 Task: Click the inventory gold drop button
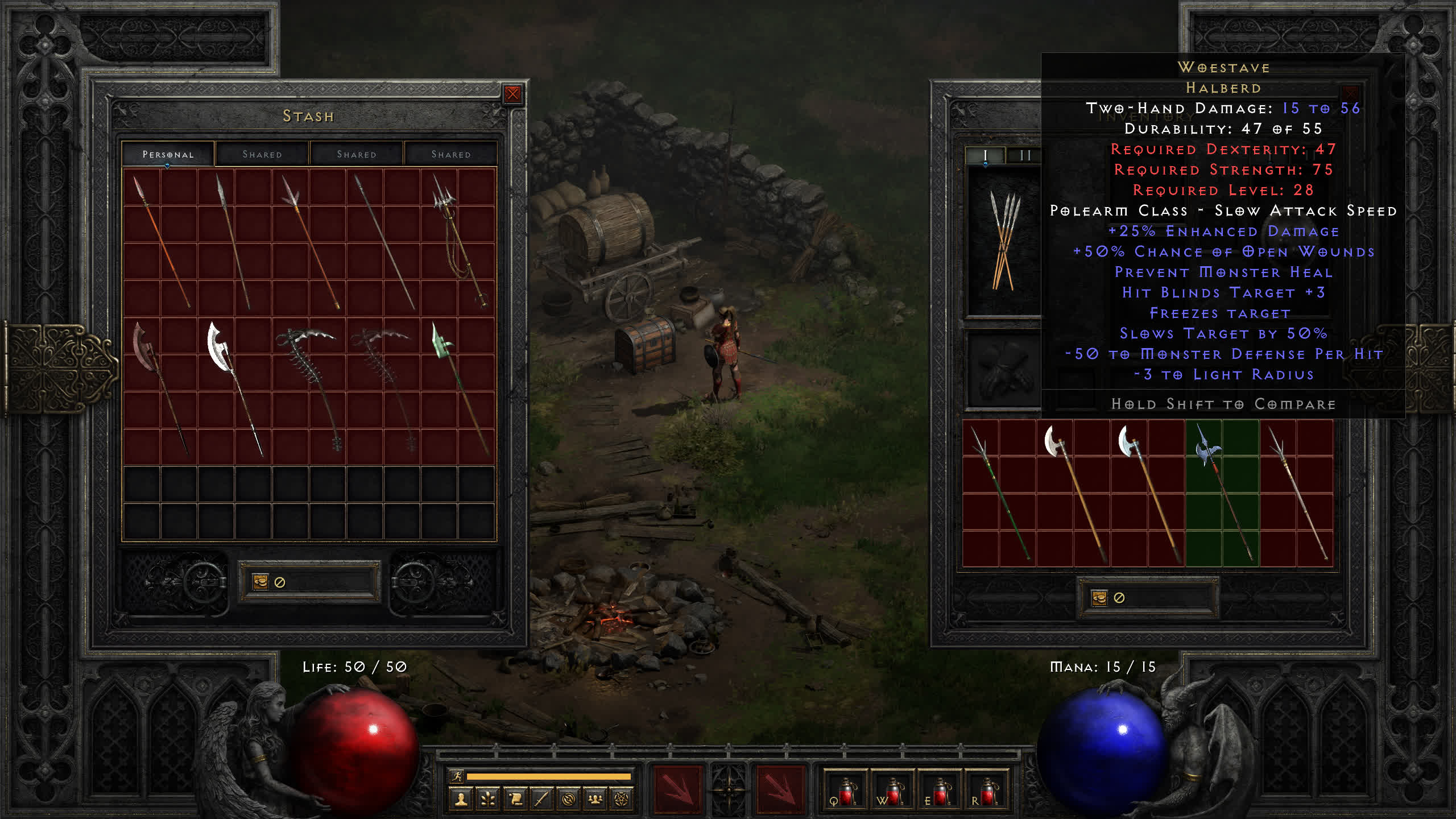click(1099, 598)
